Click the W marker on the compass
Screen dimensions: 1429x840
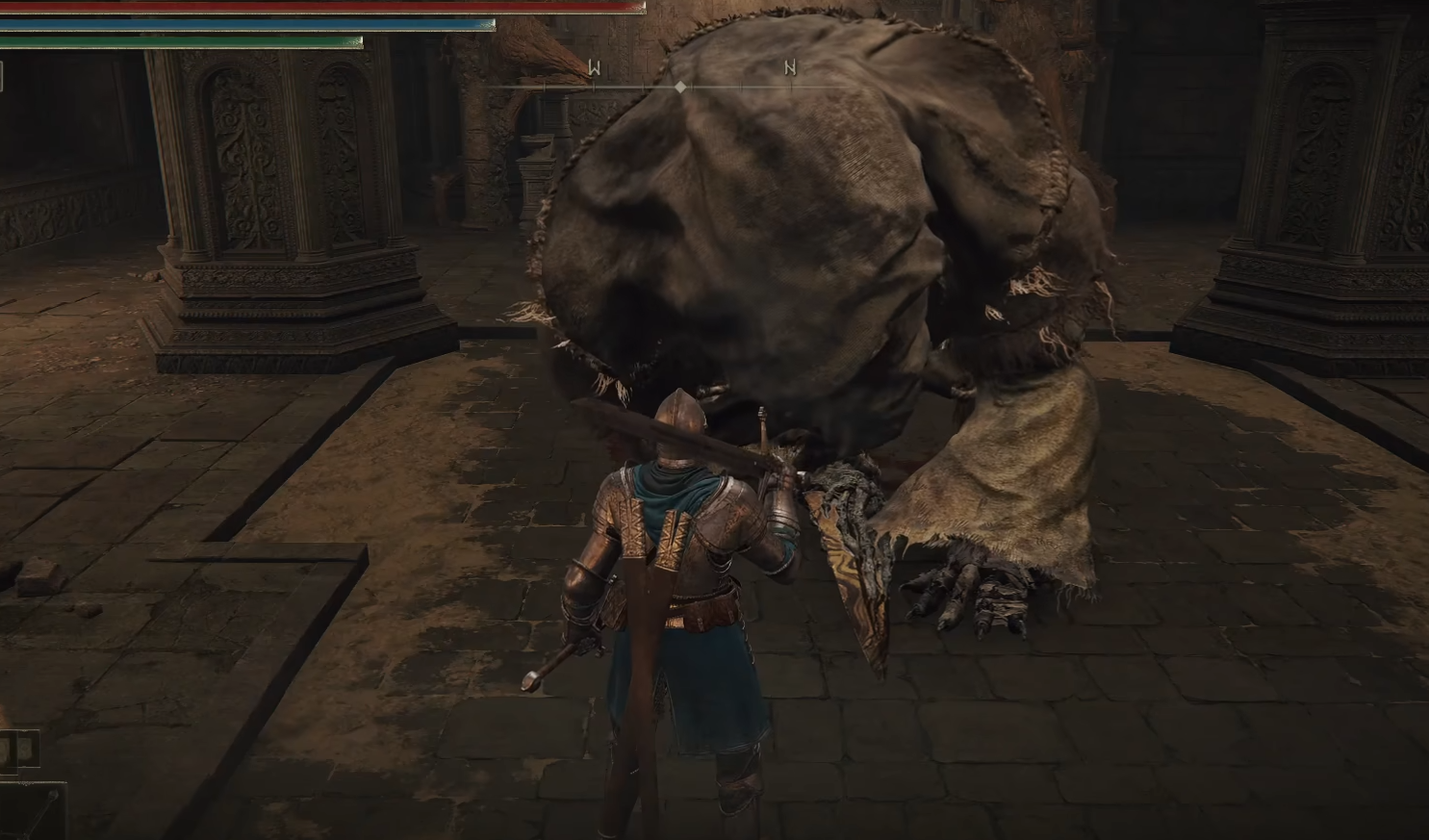pos(594,68)
